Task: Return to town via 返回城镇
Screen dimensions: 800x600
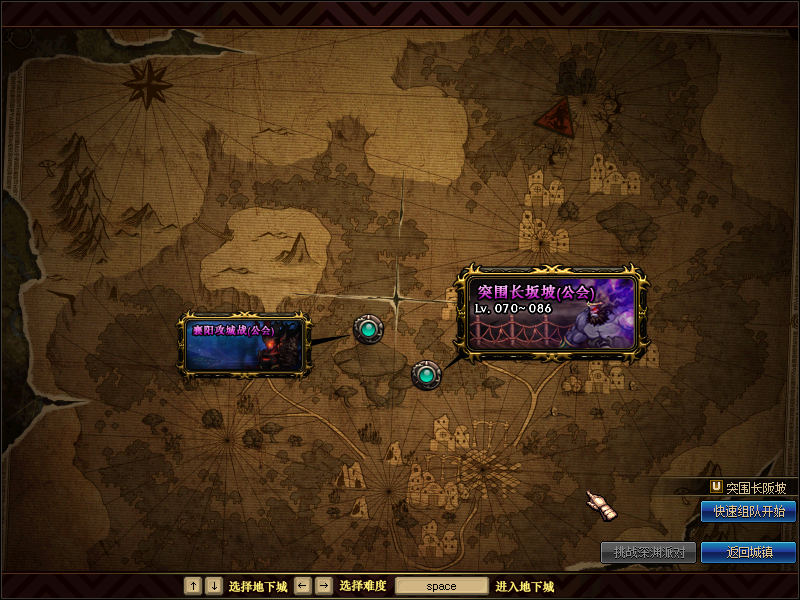Action: click(x=748, y=552)
